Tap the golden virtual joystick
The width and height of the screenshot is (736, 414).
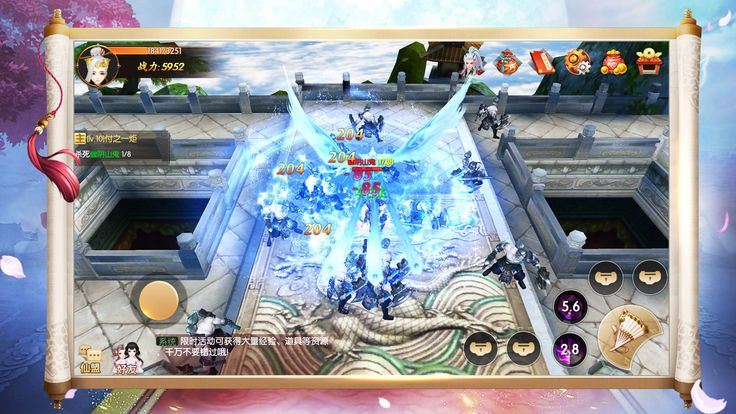coord(158,298)
